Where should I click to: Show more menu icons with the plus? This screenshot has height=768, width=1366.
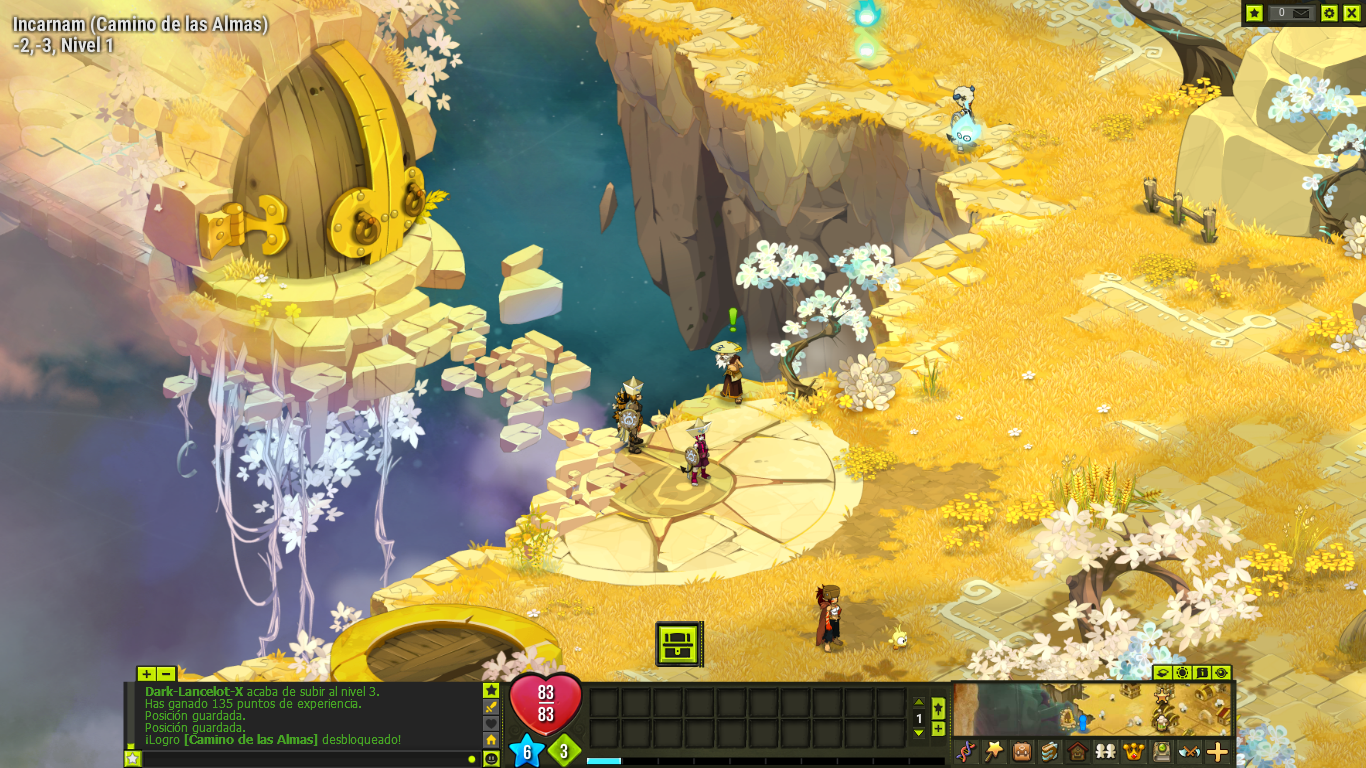pyautogui.click(x=1217, y=751)
